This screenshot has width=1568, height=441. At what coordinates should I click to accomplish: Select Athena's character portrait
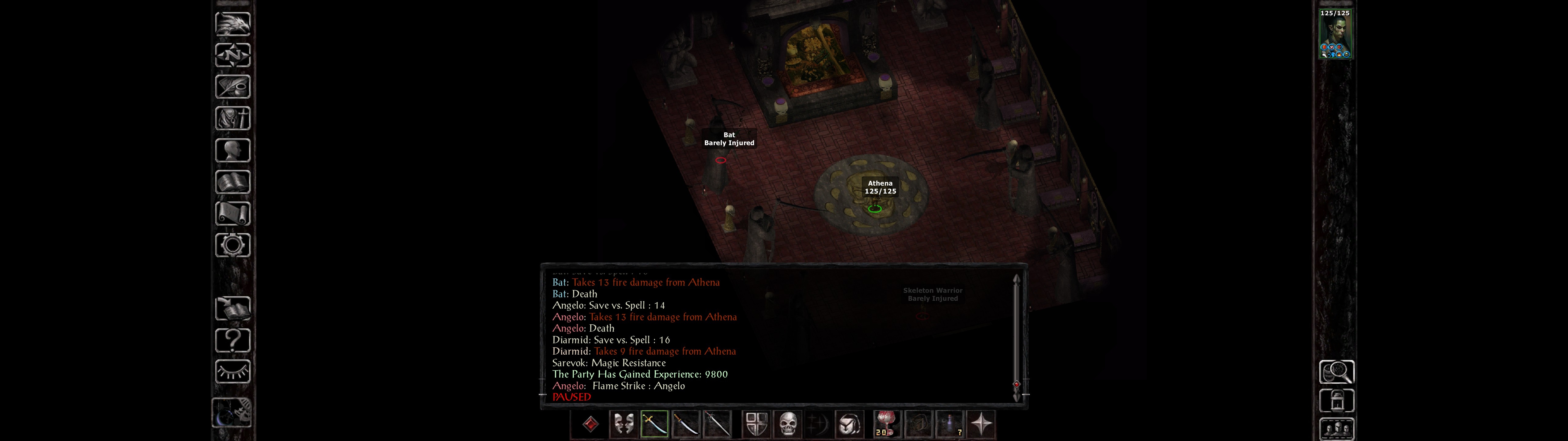point(1335,33)
